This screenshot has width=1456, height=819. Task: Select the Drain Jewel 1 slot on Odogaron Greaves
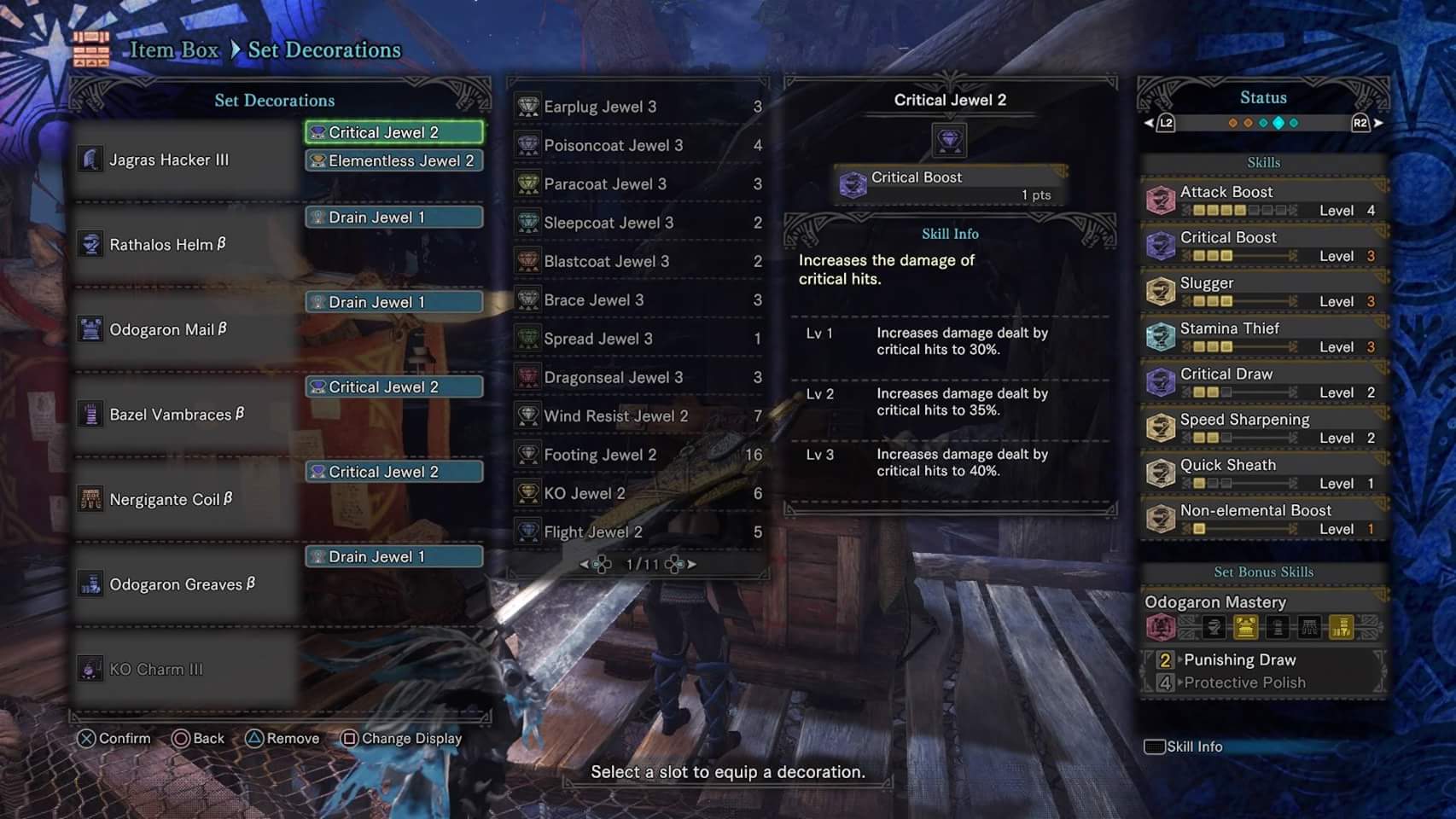(x=393, y=556)
